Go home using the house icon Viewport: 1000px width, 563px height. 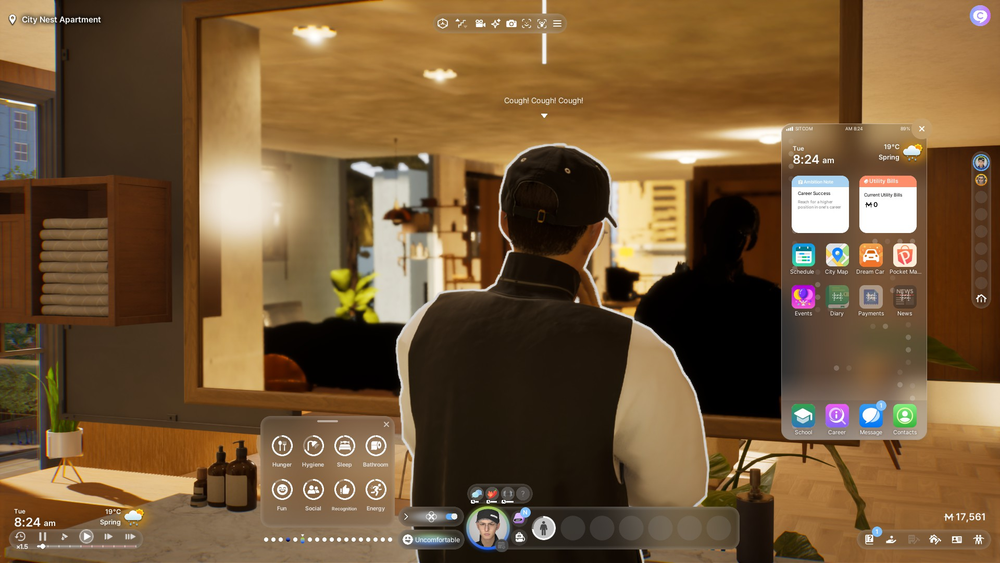(981, 298)
